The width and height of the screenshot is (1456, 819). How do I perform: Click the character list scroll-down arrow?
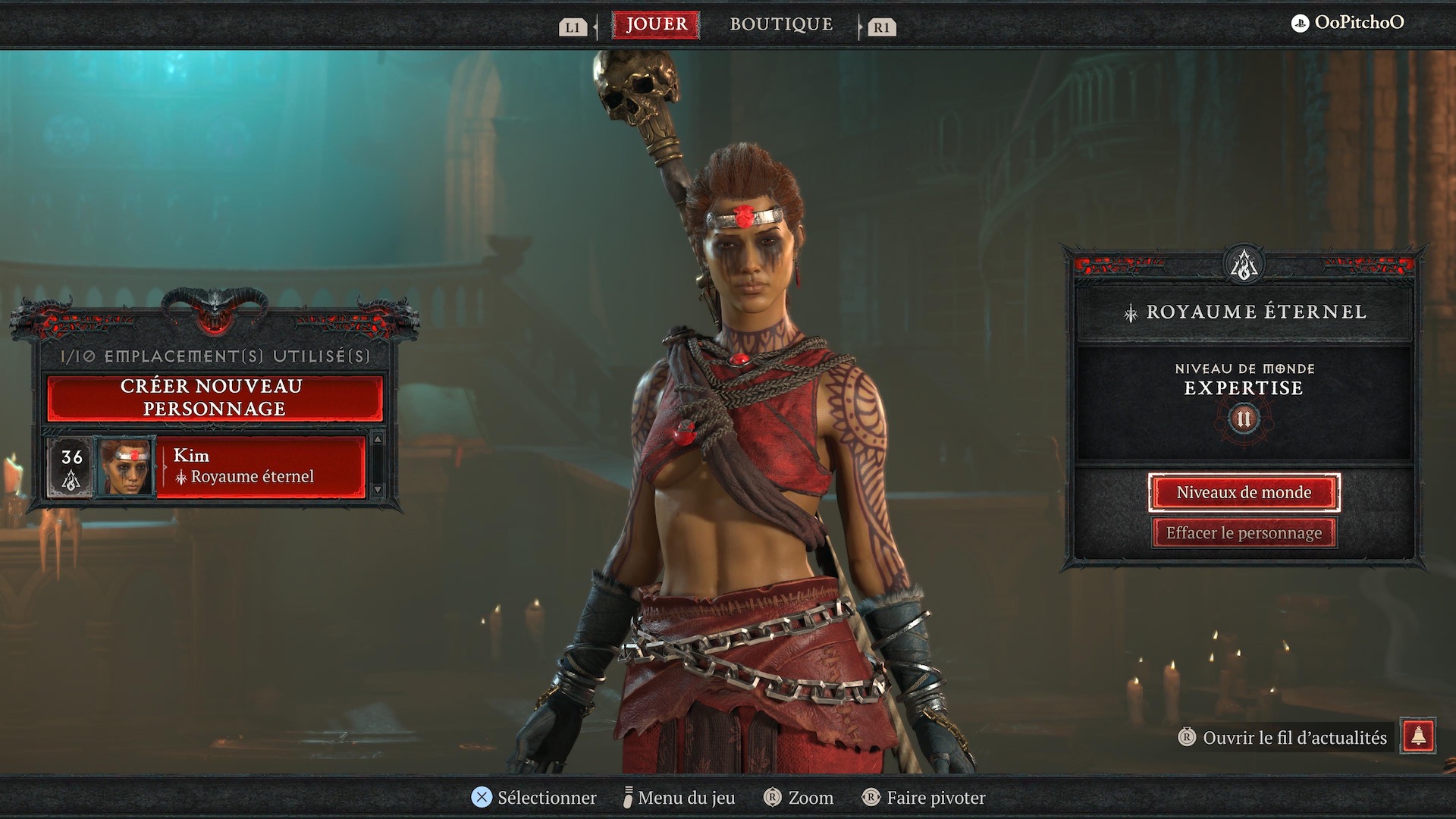[378, 490]
